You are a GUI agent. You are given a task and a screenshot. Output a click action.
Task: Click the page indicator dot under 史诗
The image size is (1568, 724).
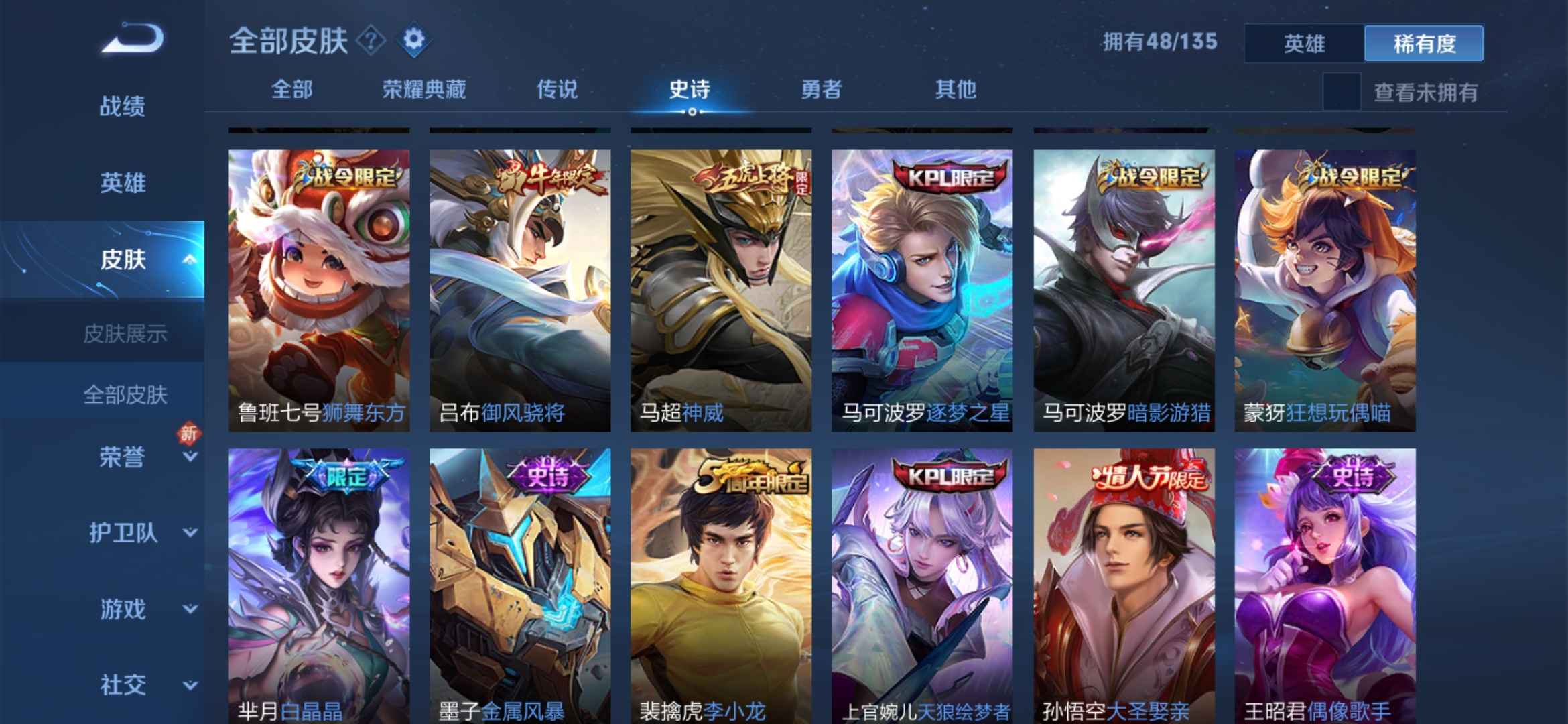(x=690, y=113)
